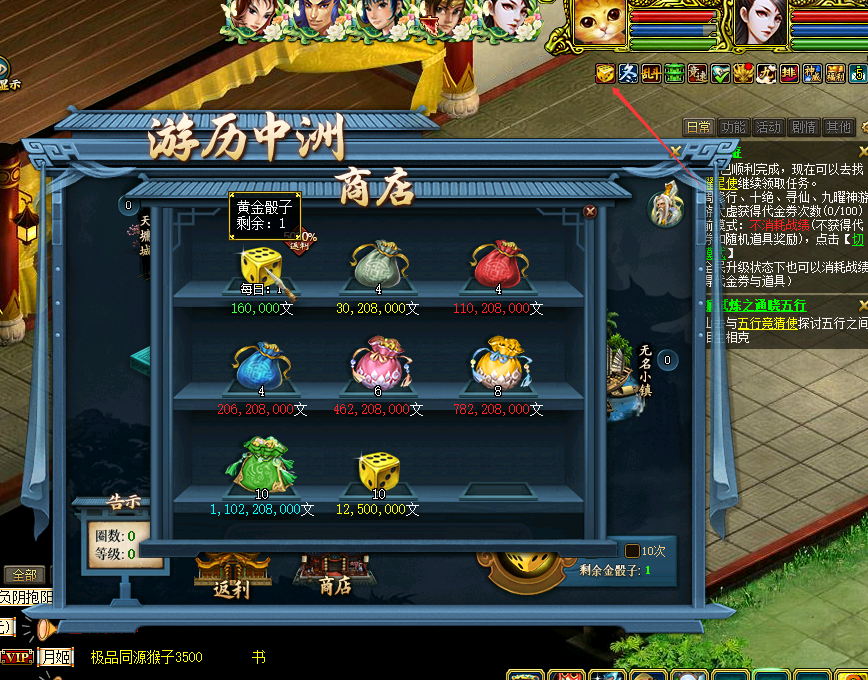Switch to the 功能 tab
The width and height of the screenshot is (868, 680).
(x=733, y=127)
